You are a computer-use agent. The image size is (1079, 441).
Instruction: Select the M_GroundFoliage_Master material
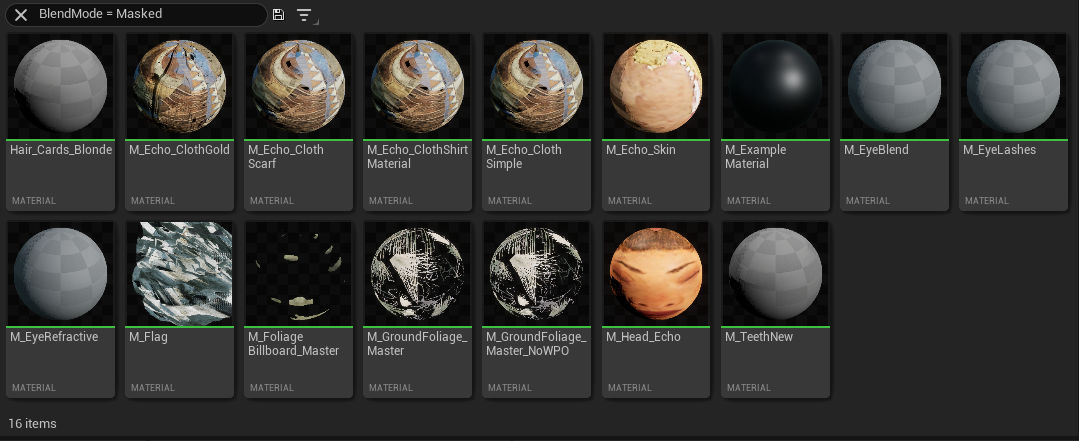pos(417,274)
